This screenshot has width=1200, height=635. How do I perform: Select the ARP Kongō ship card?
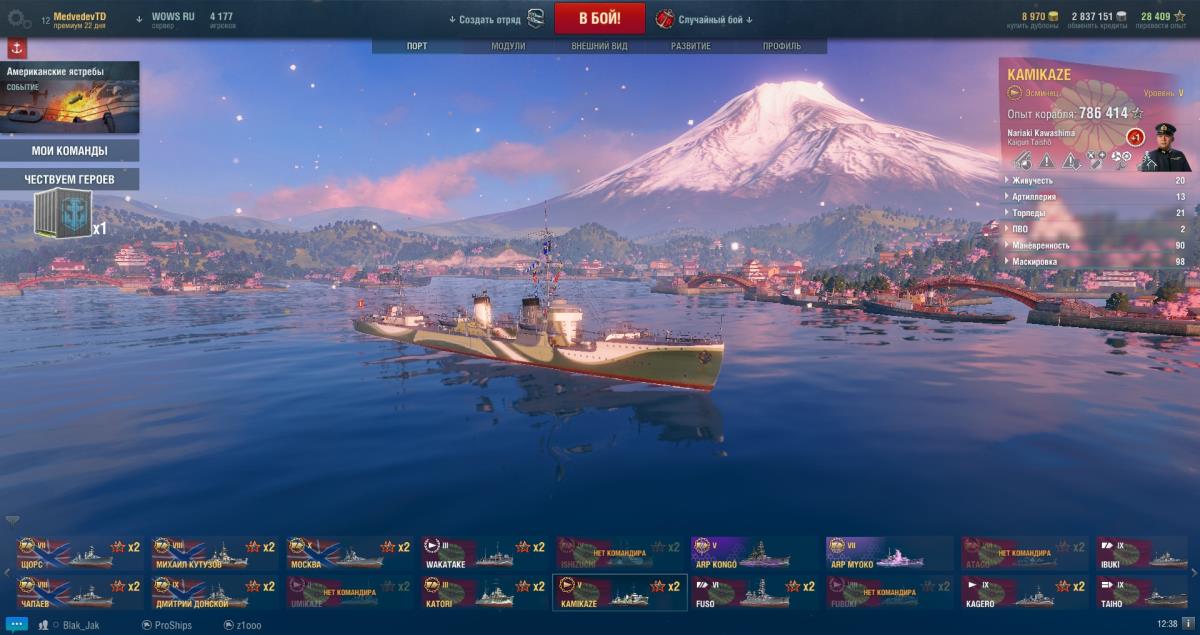pos(755,553)
